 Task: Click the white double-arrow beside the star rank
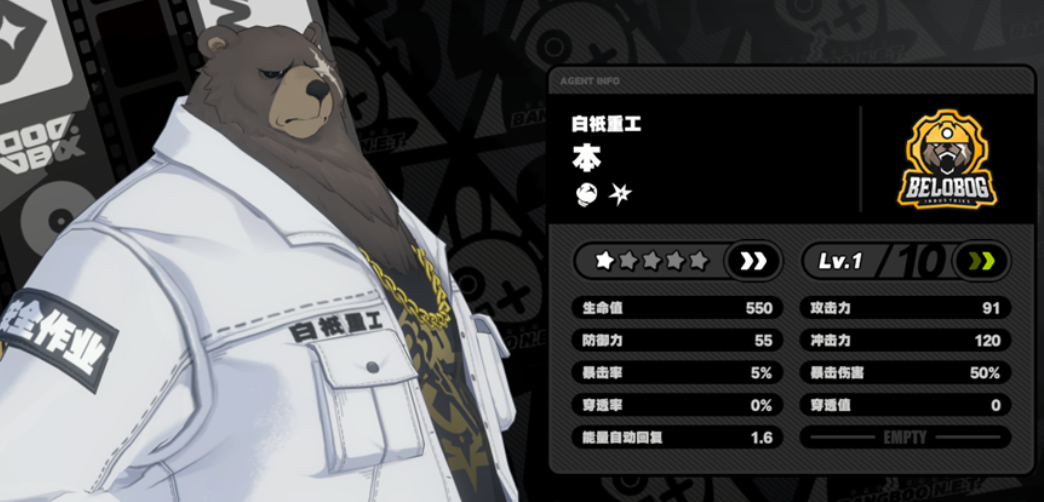pyautogui.click(x=754, y=261)
